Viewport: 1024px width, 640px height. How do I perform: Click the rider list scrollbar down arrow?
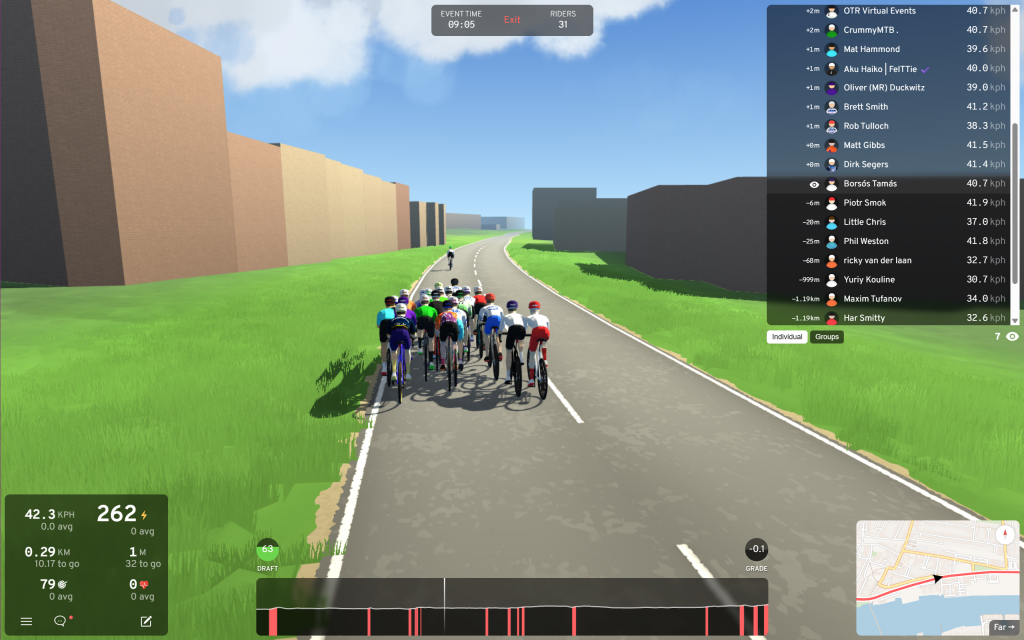(x=1015, y=320)
